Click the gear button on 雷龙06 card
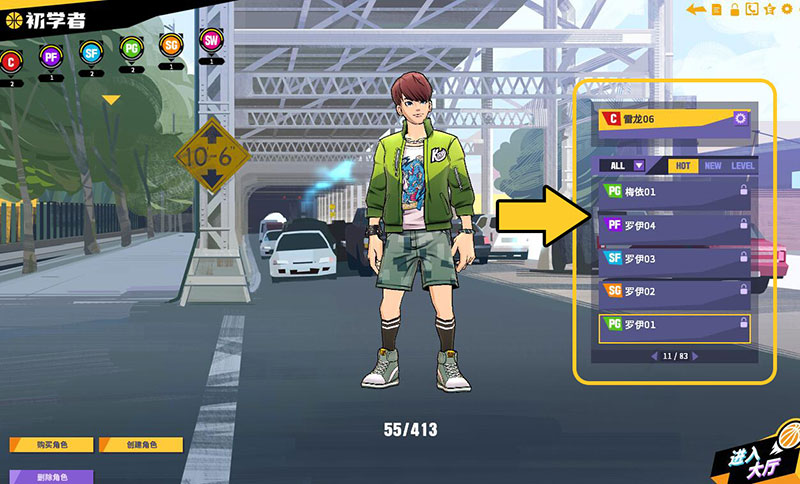 click(x=740, y=119)
